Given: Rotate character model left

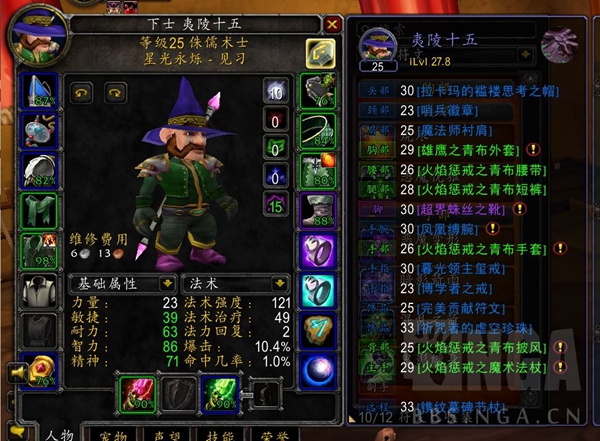Looking at the screenshot, I should (80, 92).
